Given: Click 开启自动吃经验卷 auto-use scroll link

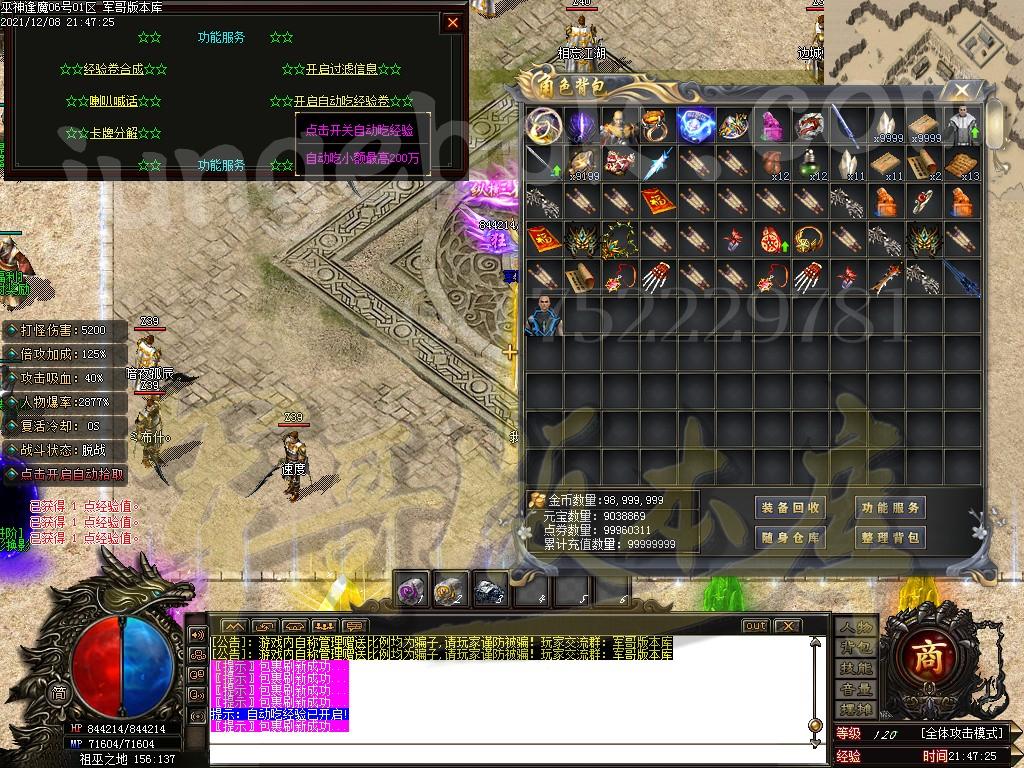Looking at the screenshot, I should (x=340, y=101).
